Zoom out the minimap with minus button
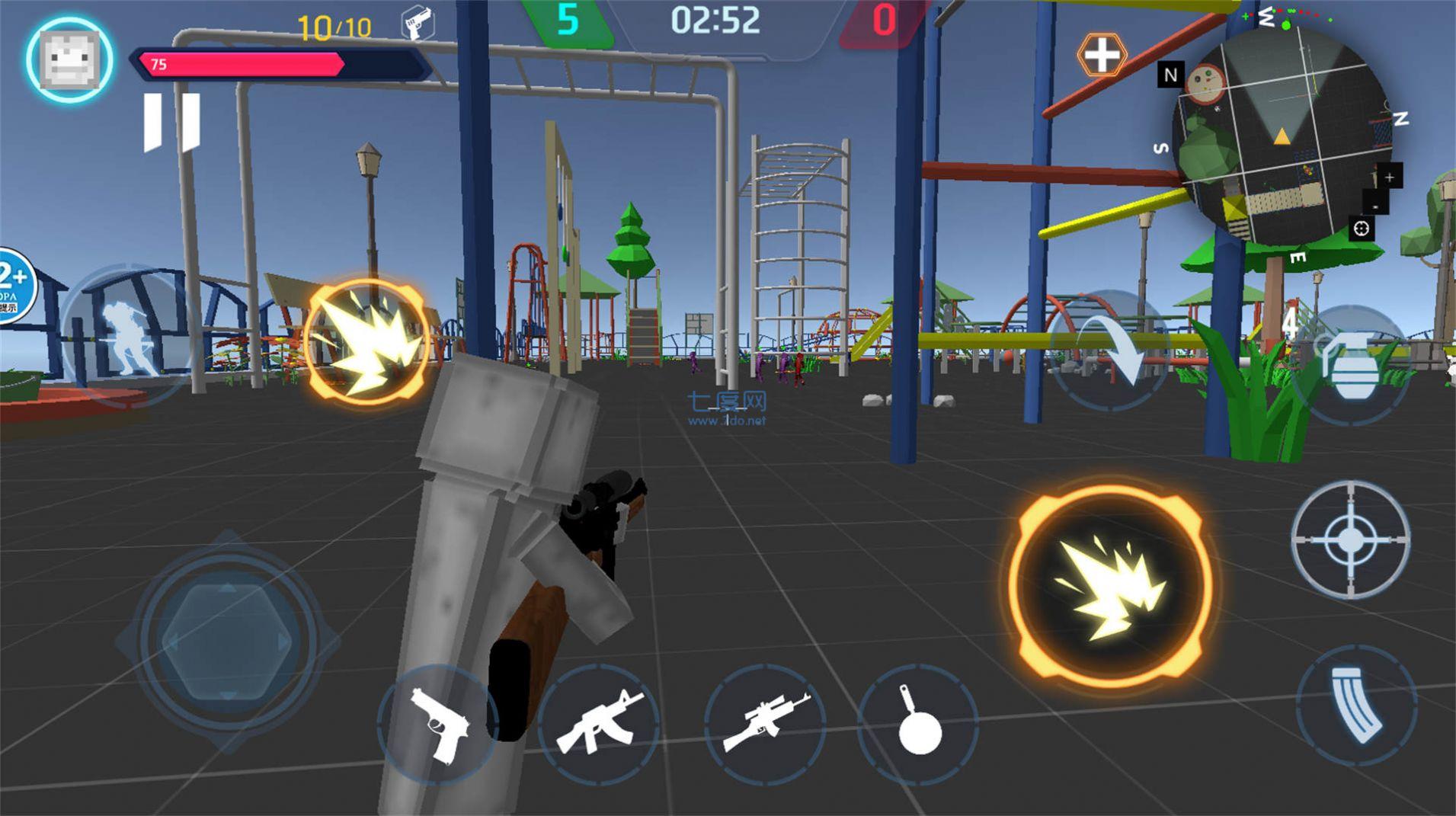This screenshot has width=1456, height=816. pyautogui.click(x=1375, y=205)
